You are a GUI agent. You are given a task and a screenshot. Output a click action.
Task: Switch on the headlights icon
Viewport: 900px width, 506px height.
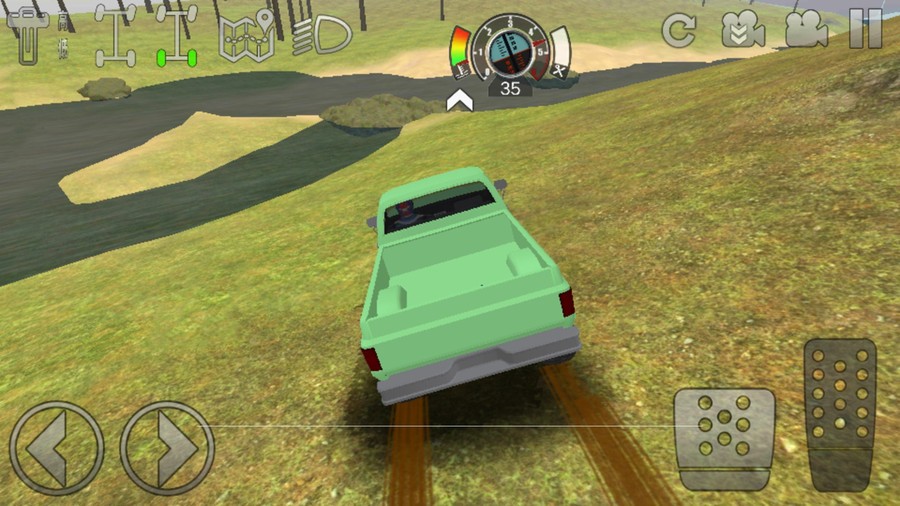tap(322, 35)
